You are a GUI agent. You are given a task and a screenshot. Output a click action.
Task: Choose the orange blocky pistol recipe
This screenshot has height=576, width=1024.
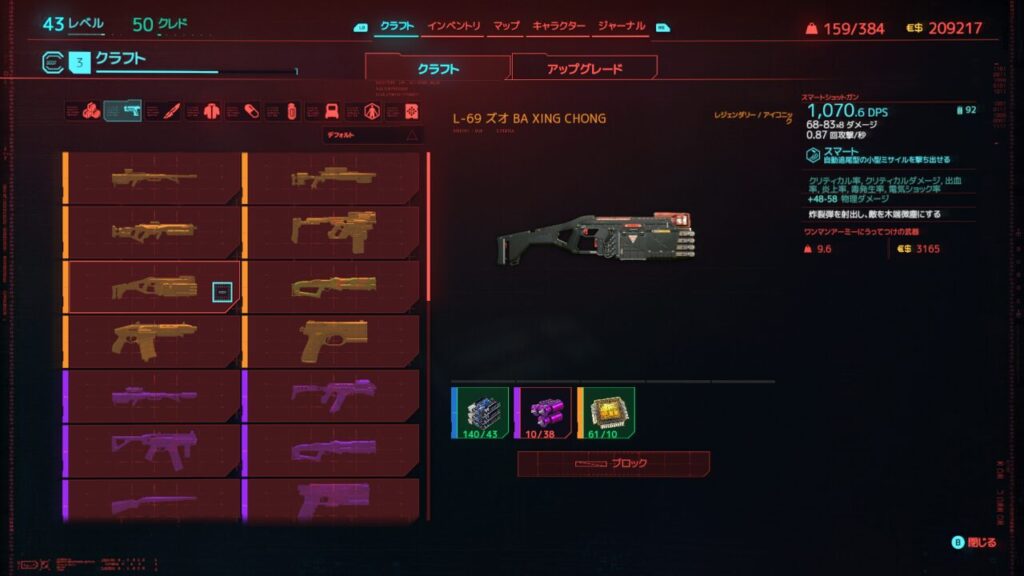334,342
